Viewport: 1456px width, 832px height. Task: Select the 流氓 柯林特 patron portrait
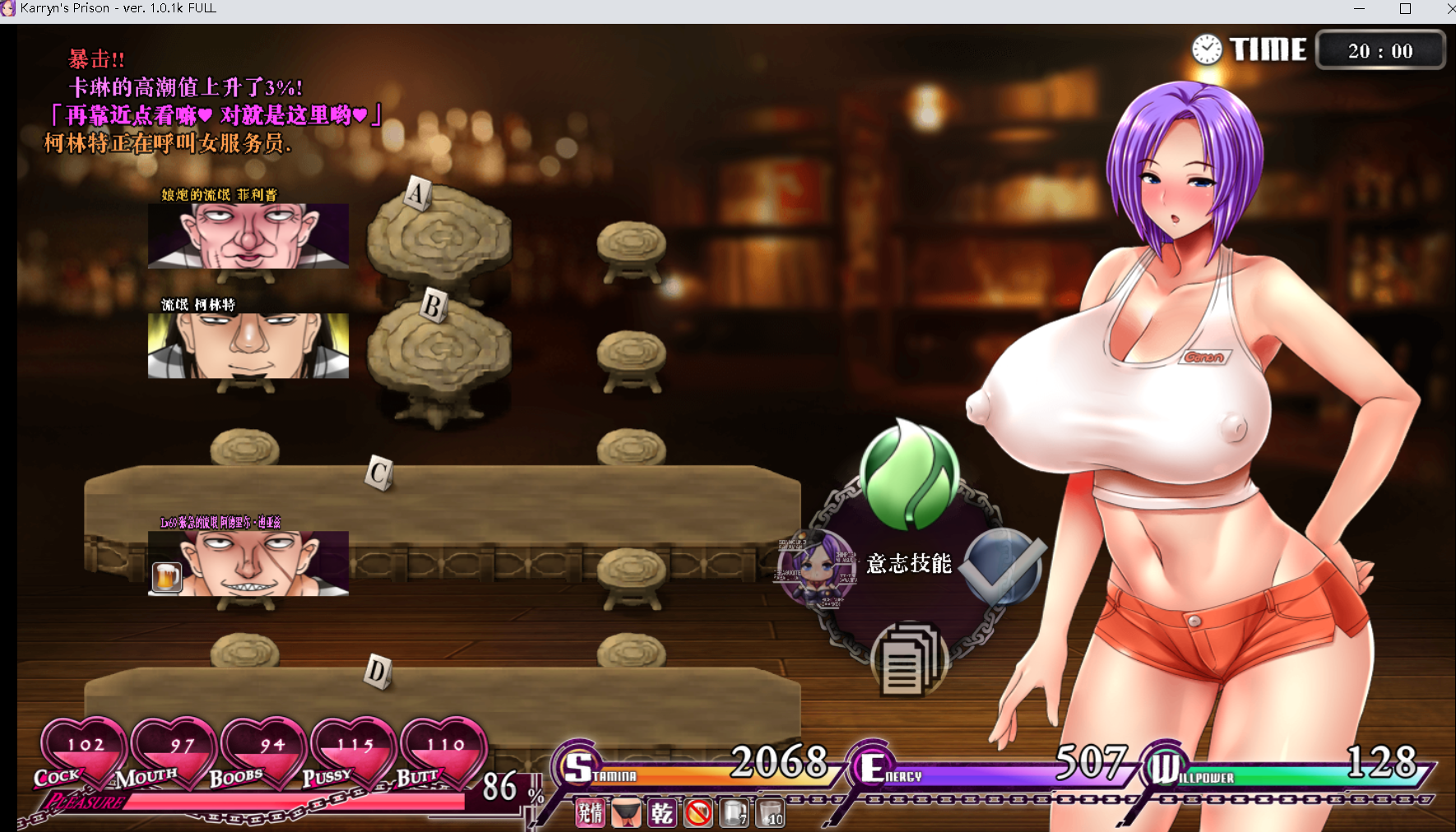248,345
